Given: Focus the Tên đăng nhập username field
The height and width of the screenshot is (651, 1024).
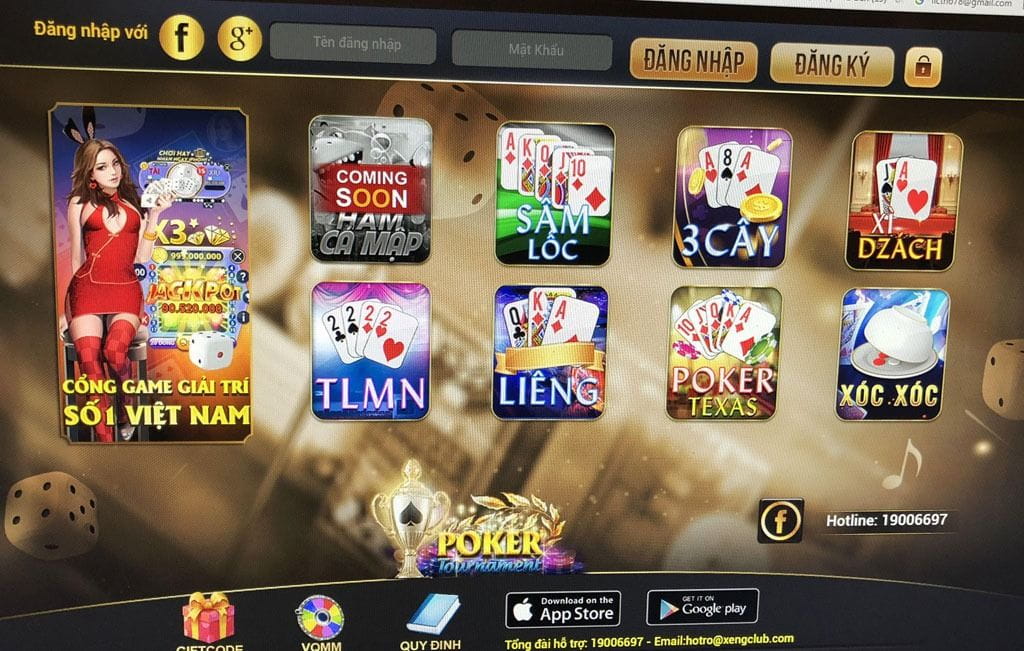Looking at the screenshot, I should pyautogui.click(x=356, y=45).
